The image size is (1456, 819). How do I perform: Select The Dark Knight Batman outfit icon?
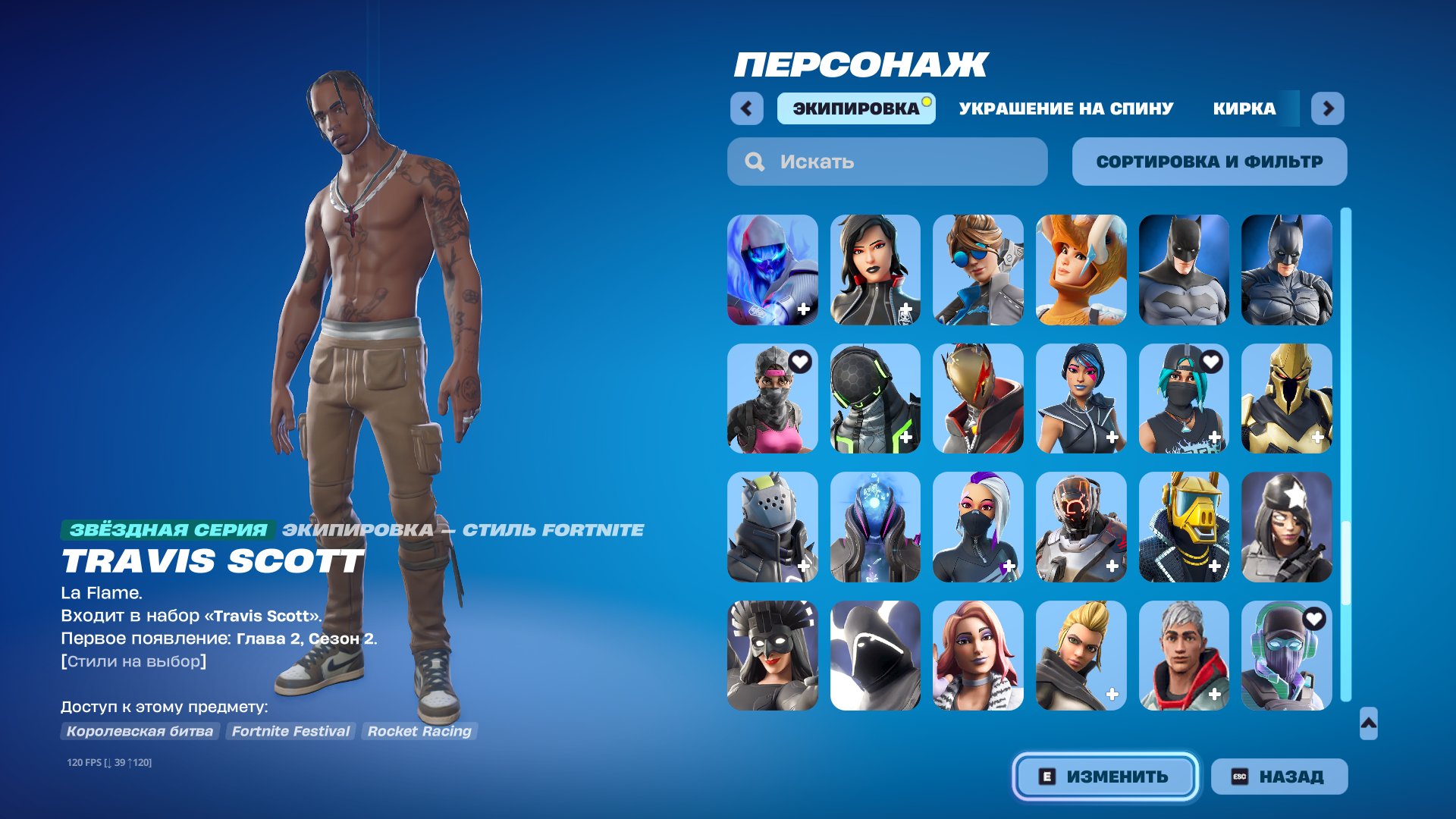1287,269
